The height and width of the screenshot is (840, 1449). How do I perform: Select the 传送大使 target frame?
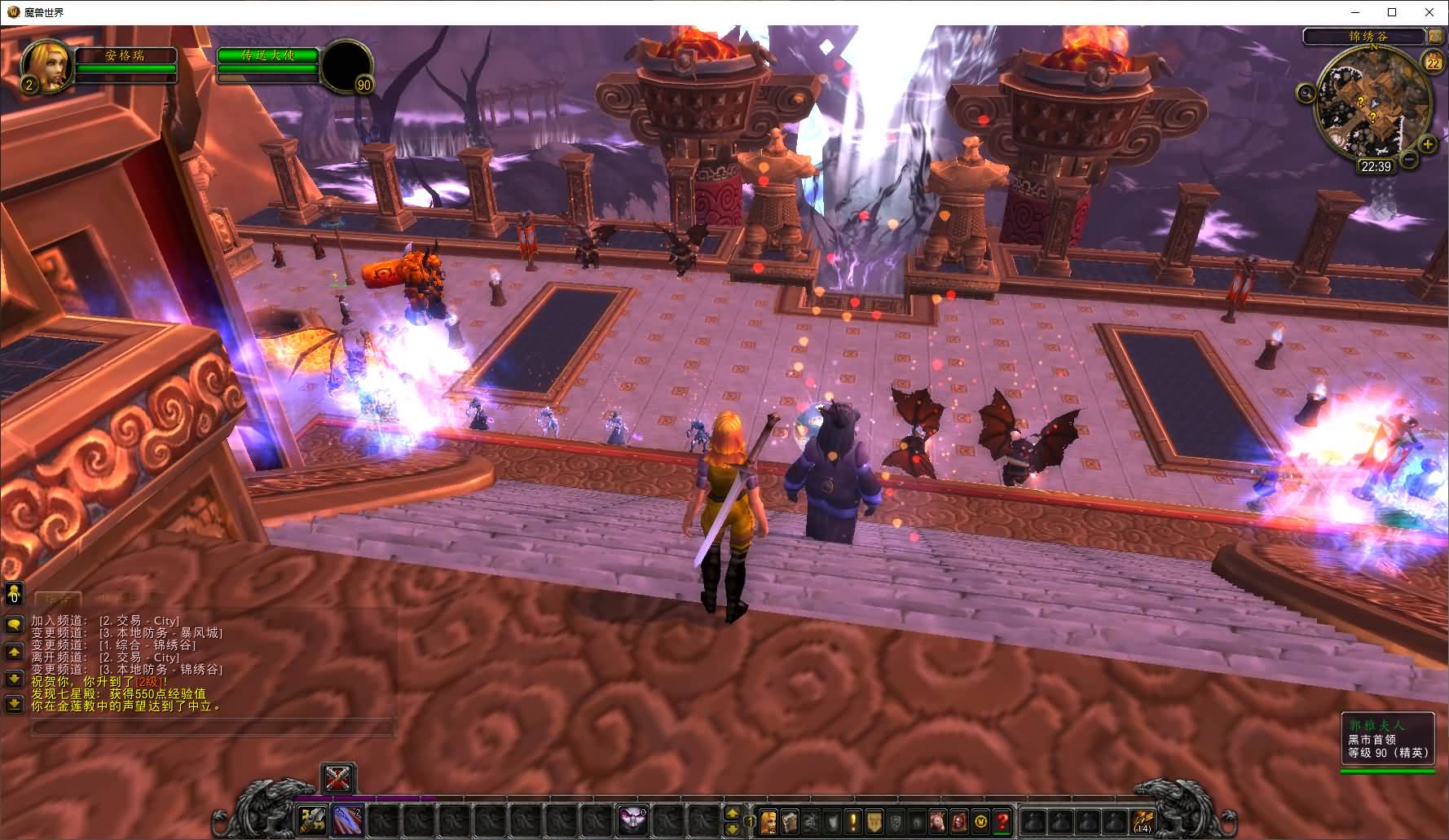pos(268,55)
